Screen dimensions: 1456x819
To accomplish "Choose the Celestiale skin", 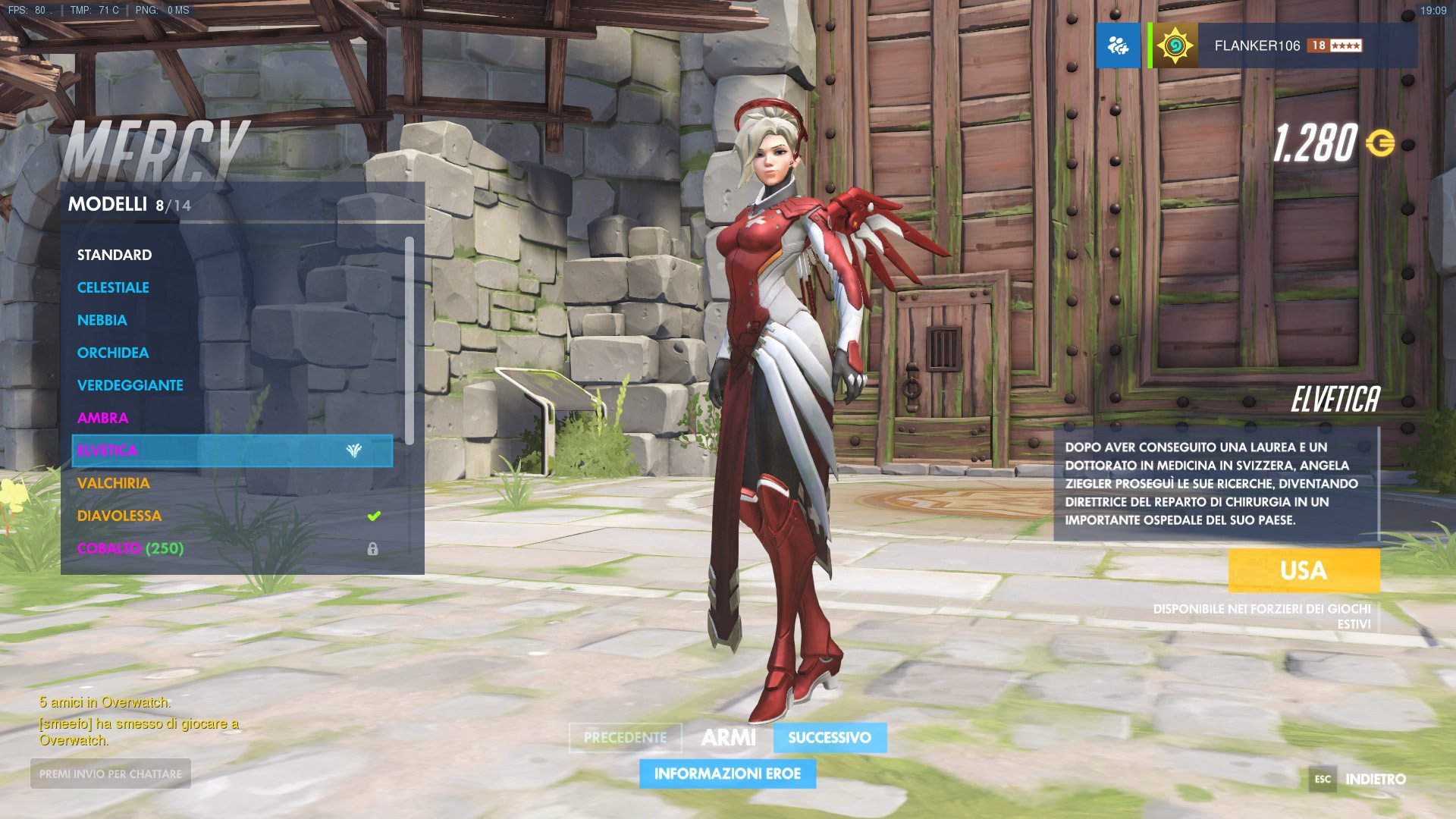I will [113, 287].
